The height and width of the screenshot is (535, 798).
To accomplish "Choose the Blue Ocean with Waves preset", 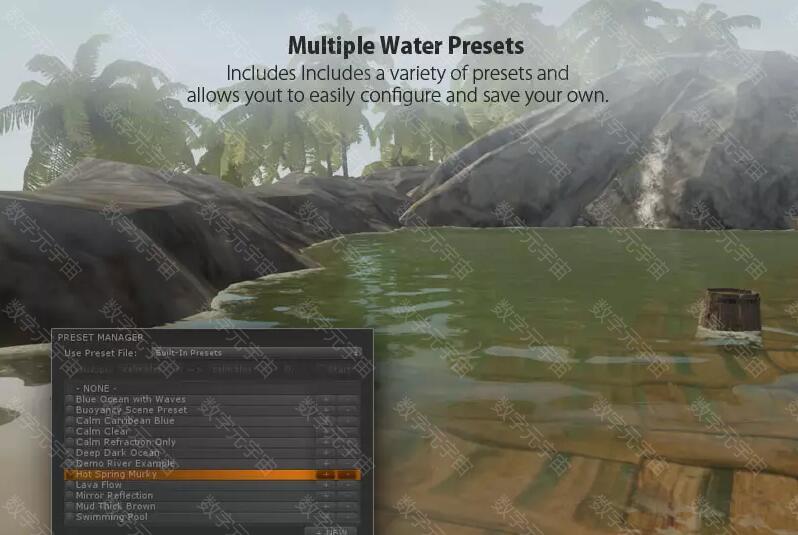I will pos(131,399).
